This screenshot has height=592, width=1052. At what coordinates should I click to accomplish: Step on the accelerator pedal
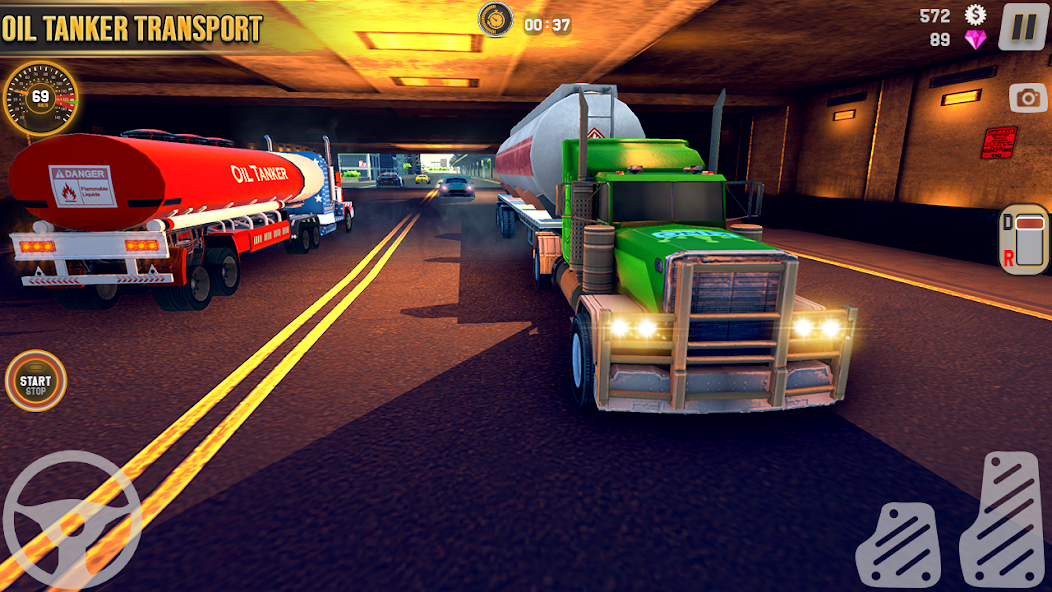(1003, 520)
